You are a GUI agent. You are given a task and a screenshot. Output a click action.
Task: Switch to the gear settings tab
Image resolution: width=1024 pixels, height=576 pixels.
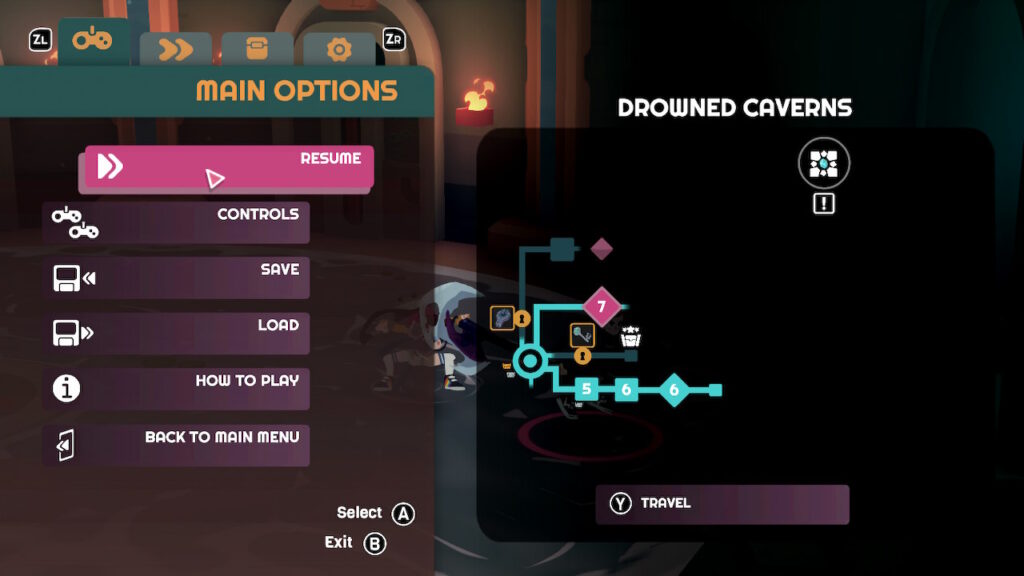[x=339, y=49]
